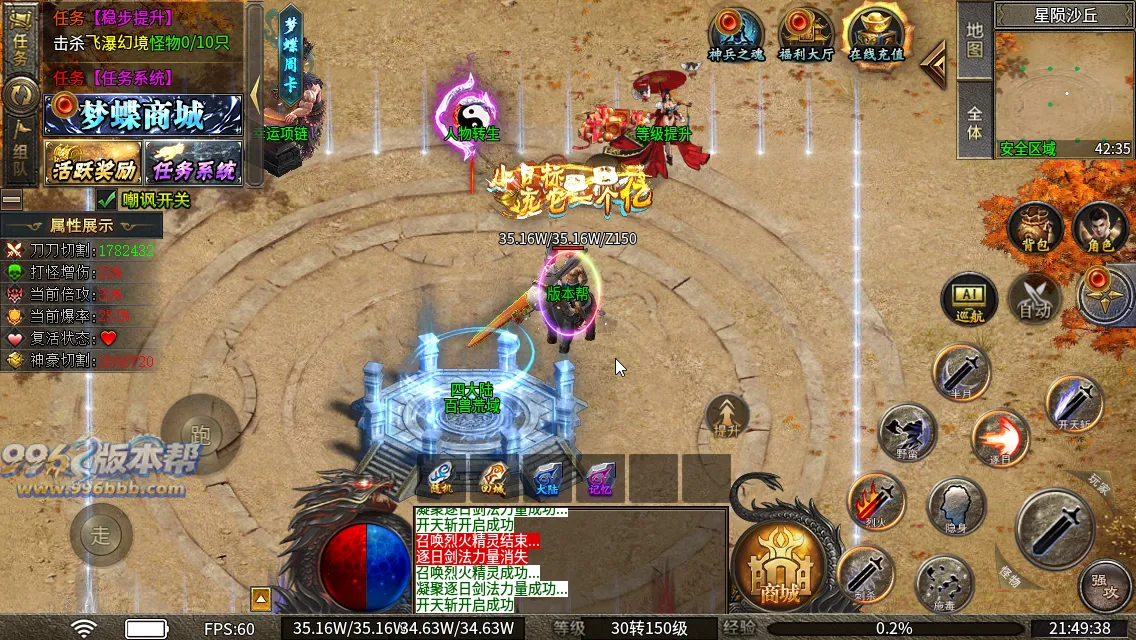Screen dimensions: 1136x640
Task: Activate the 半月 sword skill
Action: click(x=961, y=372)
